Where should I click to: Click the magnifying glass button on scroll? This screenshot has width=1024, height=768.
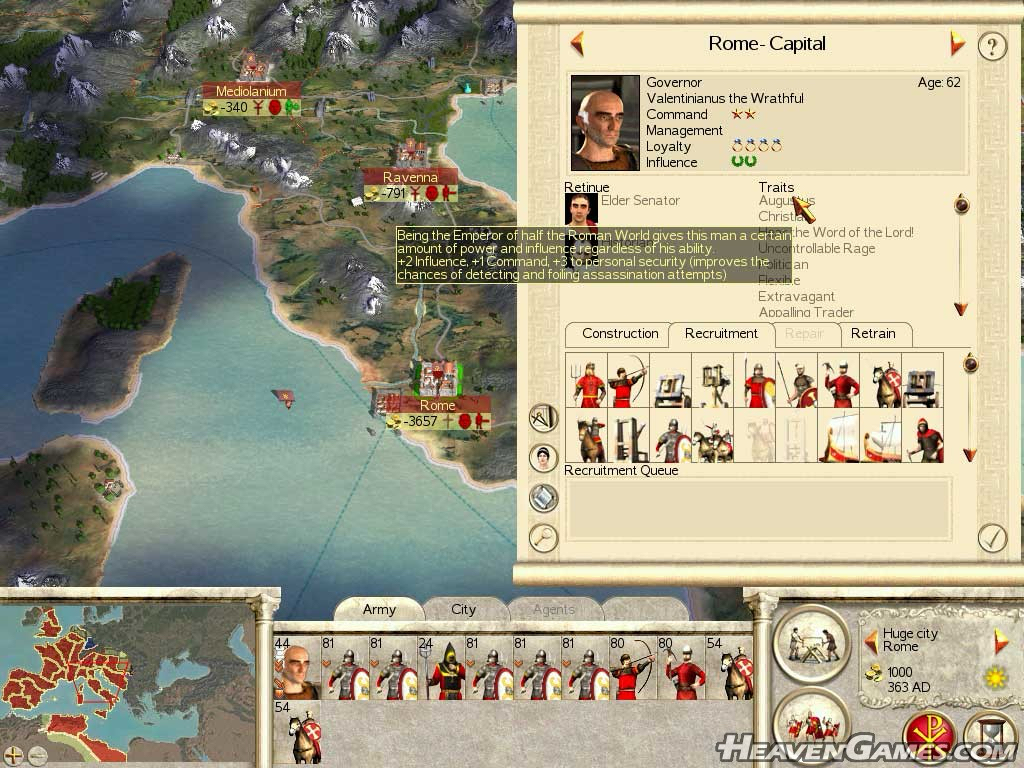[x=543, y=538]
